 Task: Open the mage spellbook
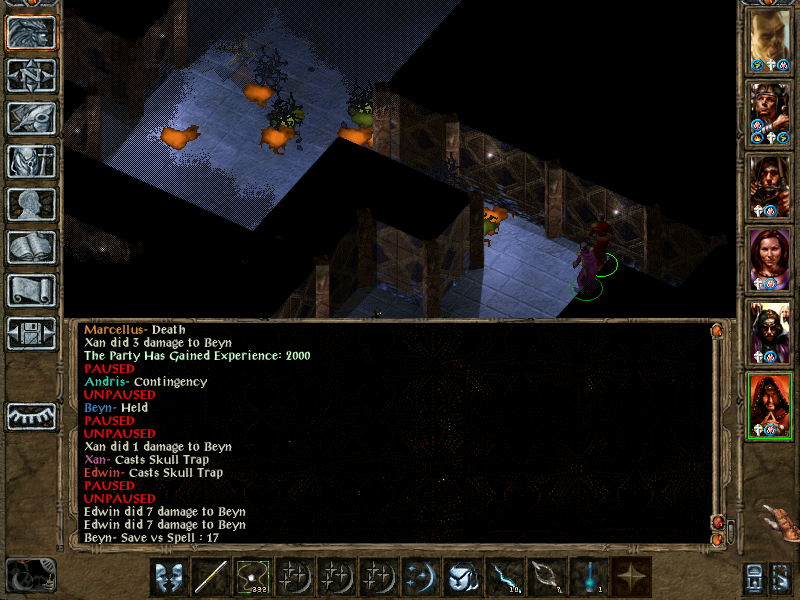31,247
